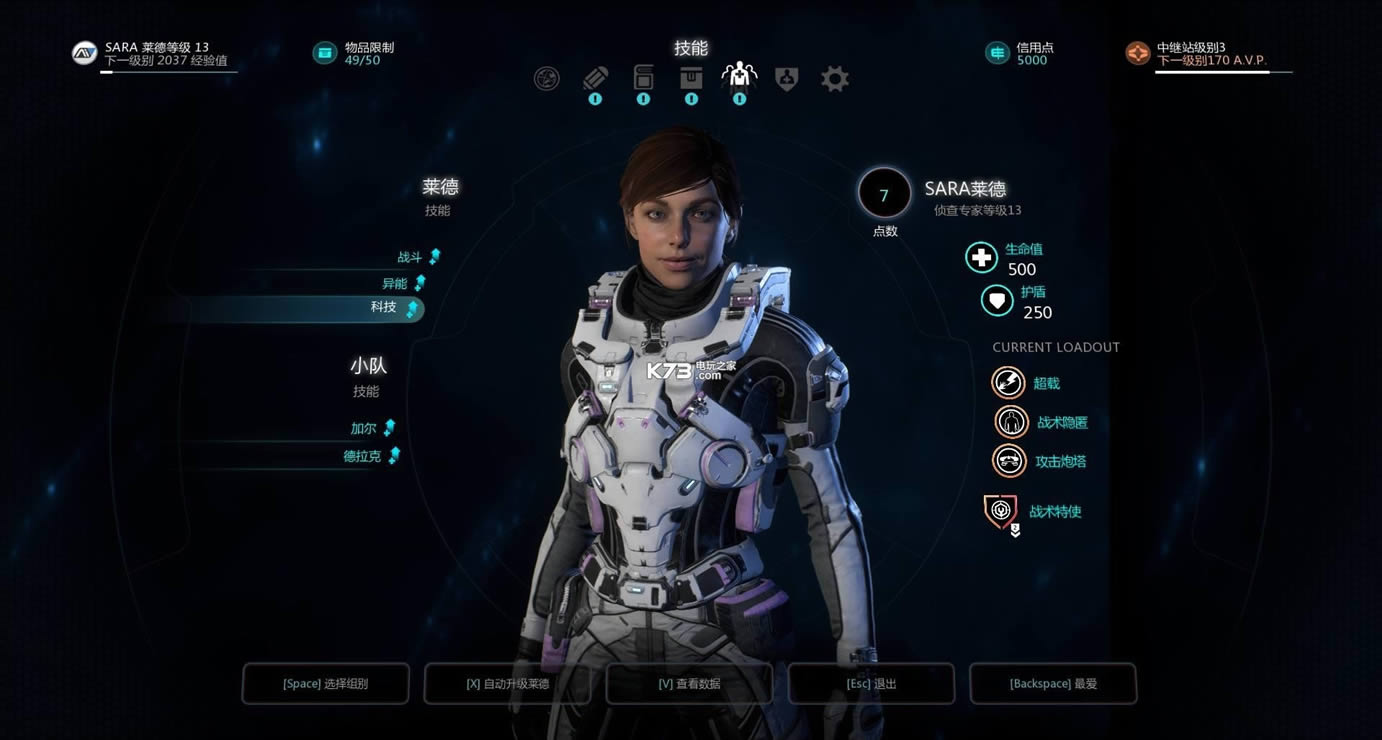Image resolution: width=1382 pixels, height=740 pixels.
Task: Select the 战术特使 profile shield icon
Action: 1001,511
